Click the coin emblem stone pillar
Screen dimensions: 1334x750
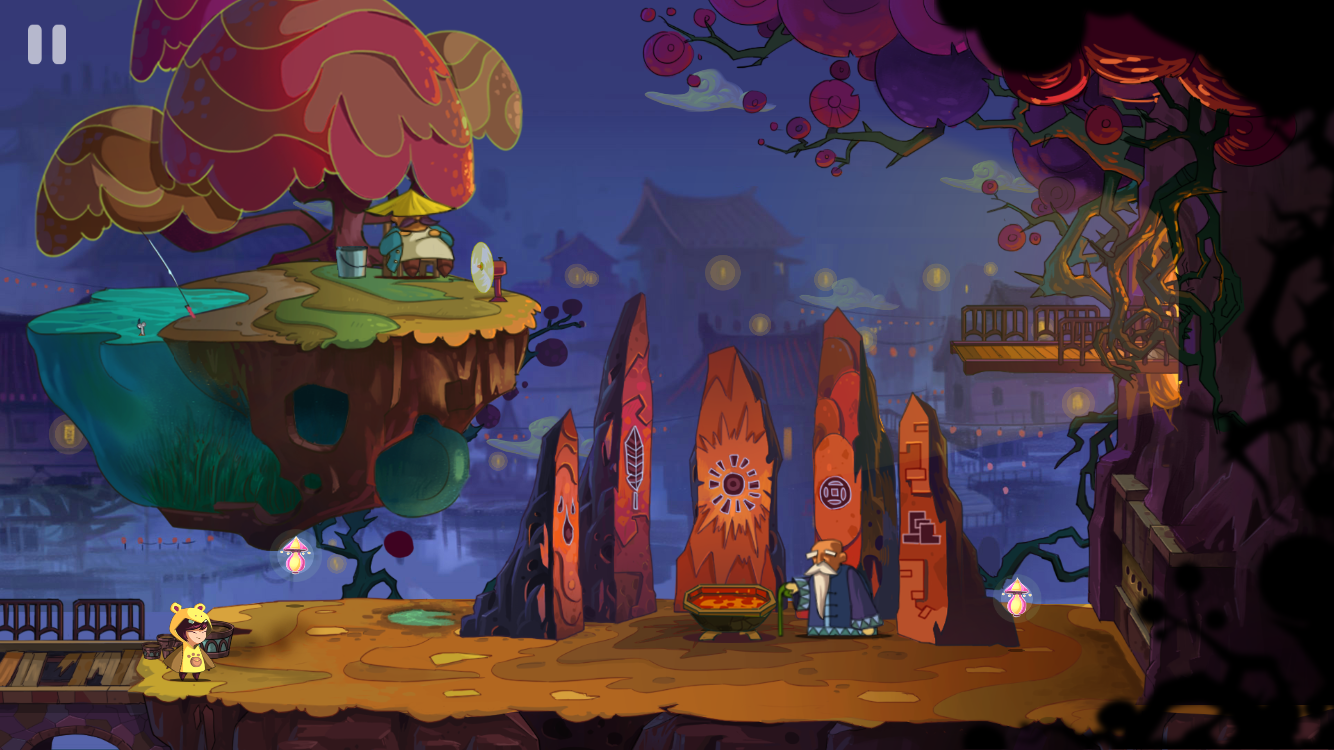tap(836, 493)
